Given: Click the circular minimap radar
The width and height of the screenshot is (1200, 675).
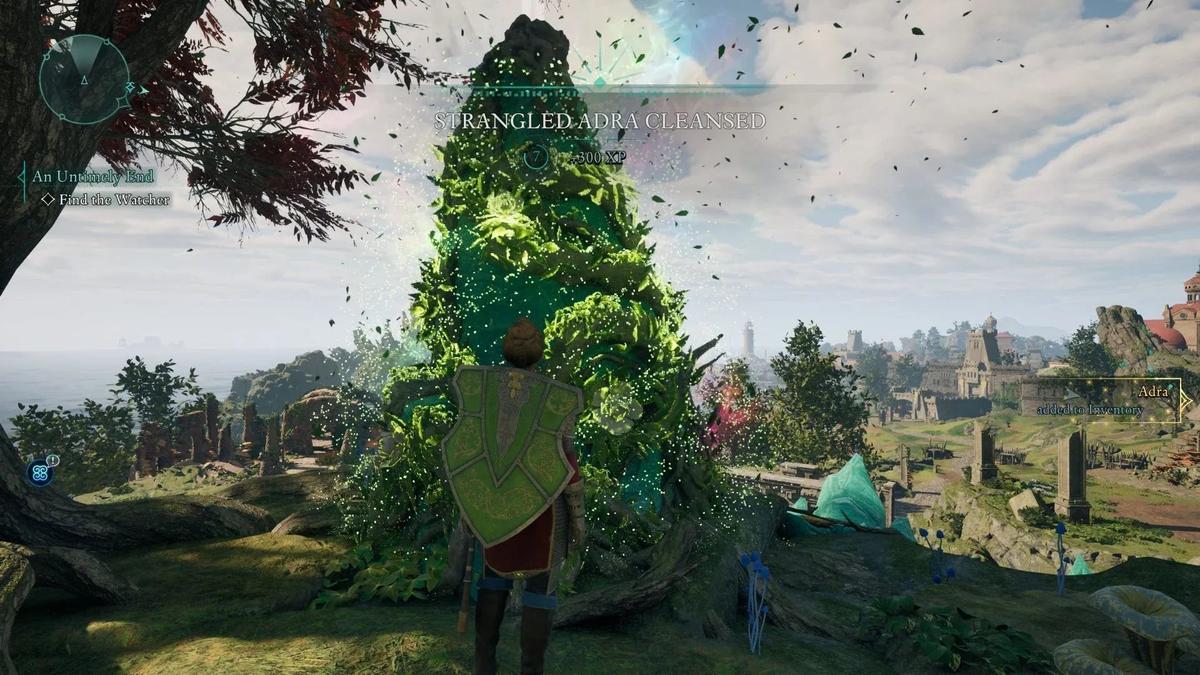Looking at the screenshot, I should pyautogui.click(x=85, y=79).
